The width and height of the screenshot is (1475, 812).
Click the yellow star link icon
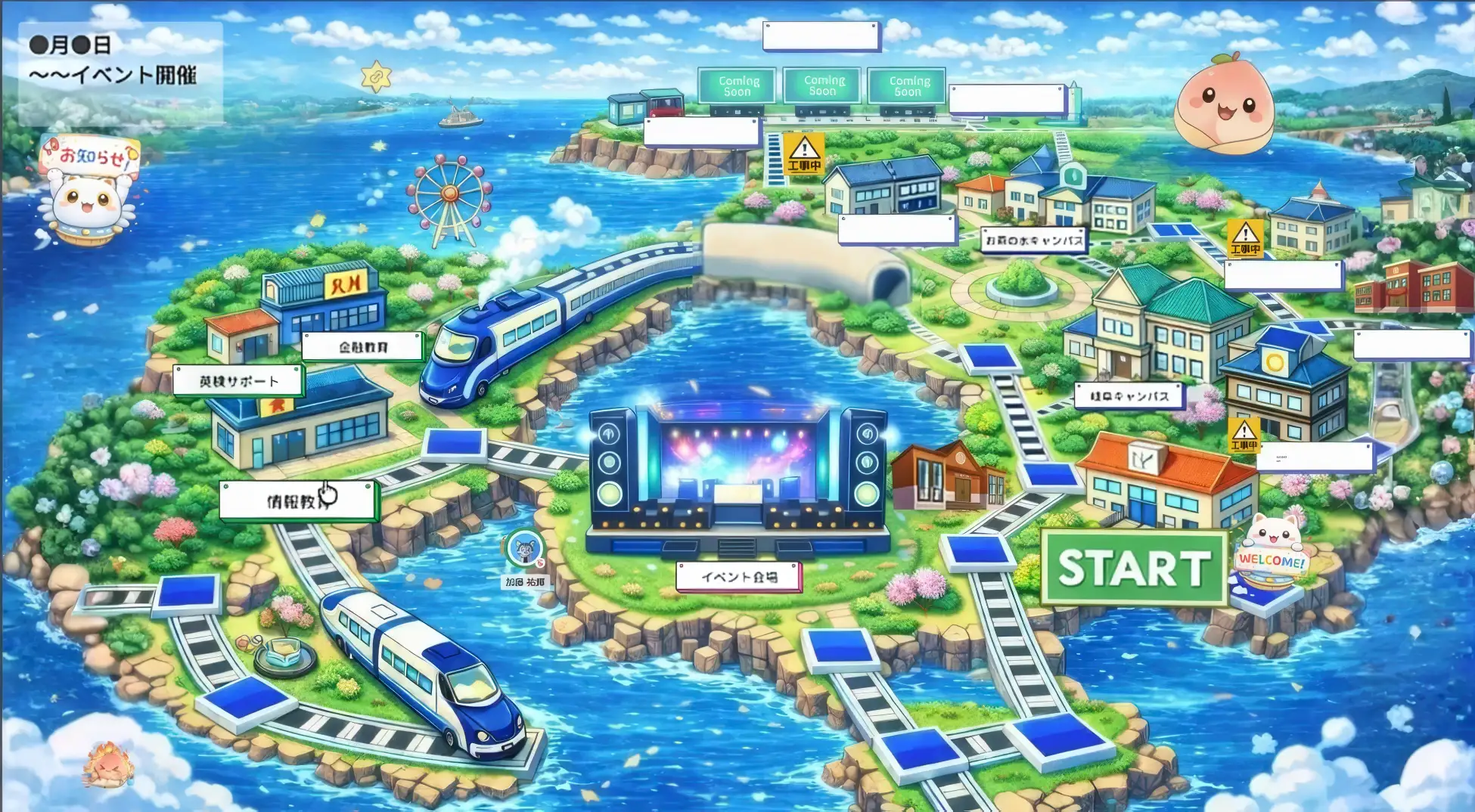pos(376,76)
